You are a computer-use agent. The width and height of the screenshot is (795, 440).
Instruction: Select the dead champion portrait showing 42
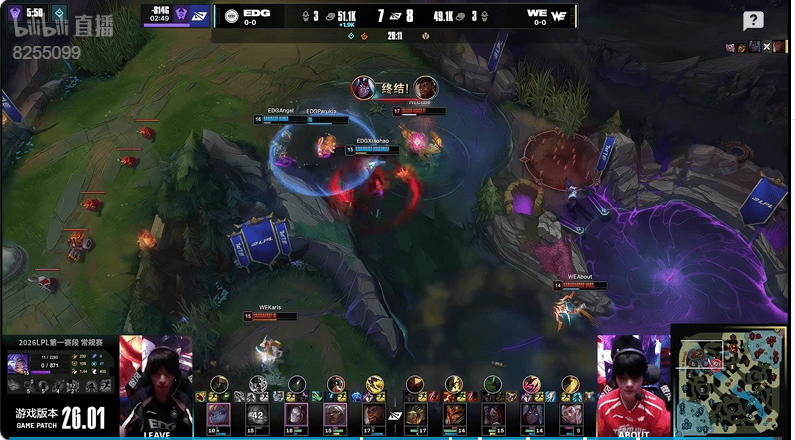[256, 414]
